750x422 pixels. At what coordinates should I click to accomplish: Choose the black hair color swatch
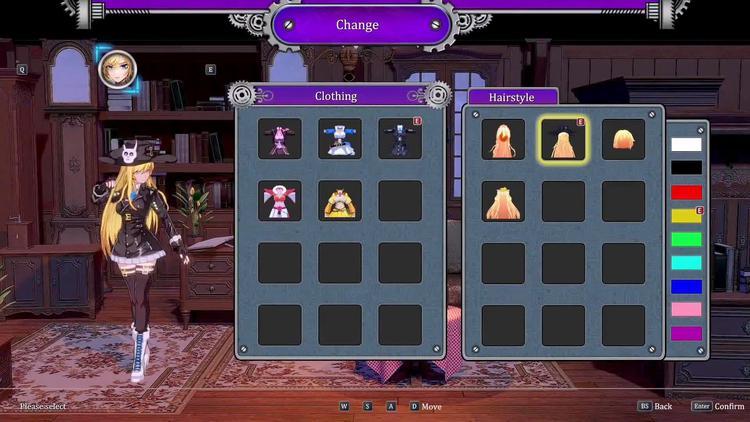point(686,168)
